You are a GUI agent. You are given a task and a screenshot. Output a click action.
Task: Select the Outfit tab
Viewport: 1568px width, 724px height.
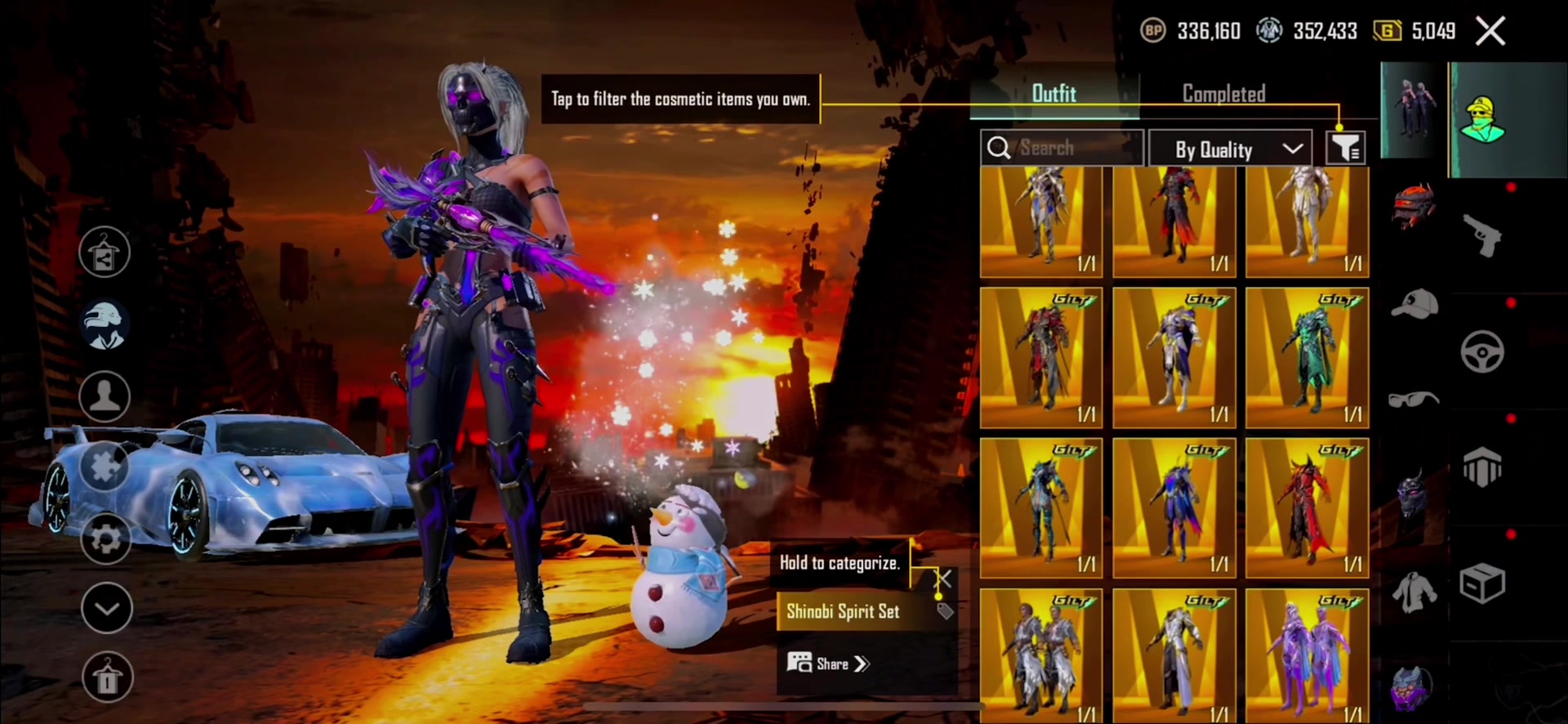pyautogui.click(x=1053, y=94)
